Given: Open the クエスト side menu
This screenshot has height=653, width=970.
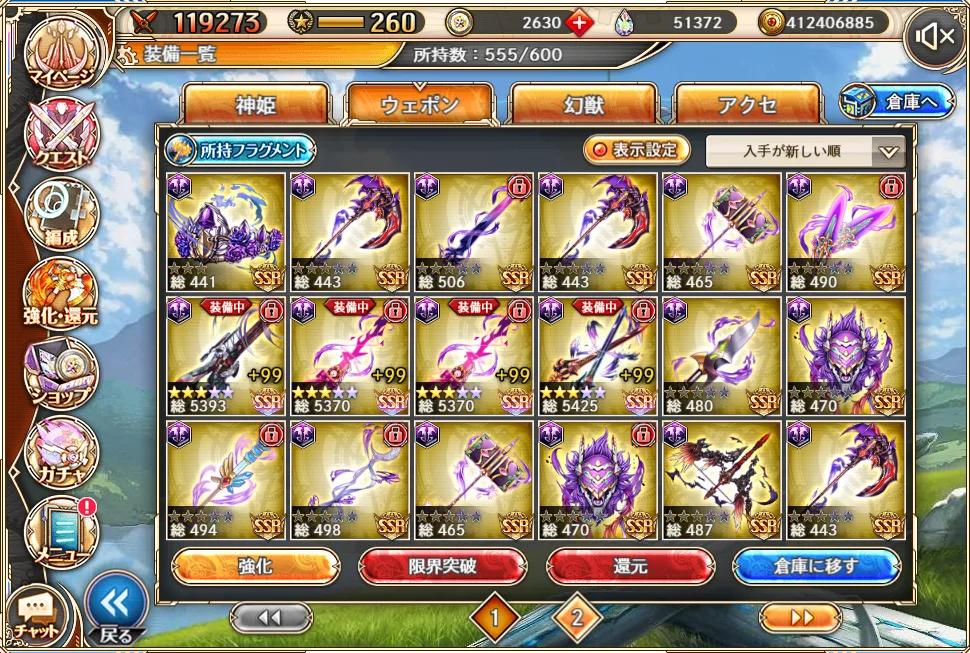Looking at the screenshot, I should (x=62, y=135).
